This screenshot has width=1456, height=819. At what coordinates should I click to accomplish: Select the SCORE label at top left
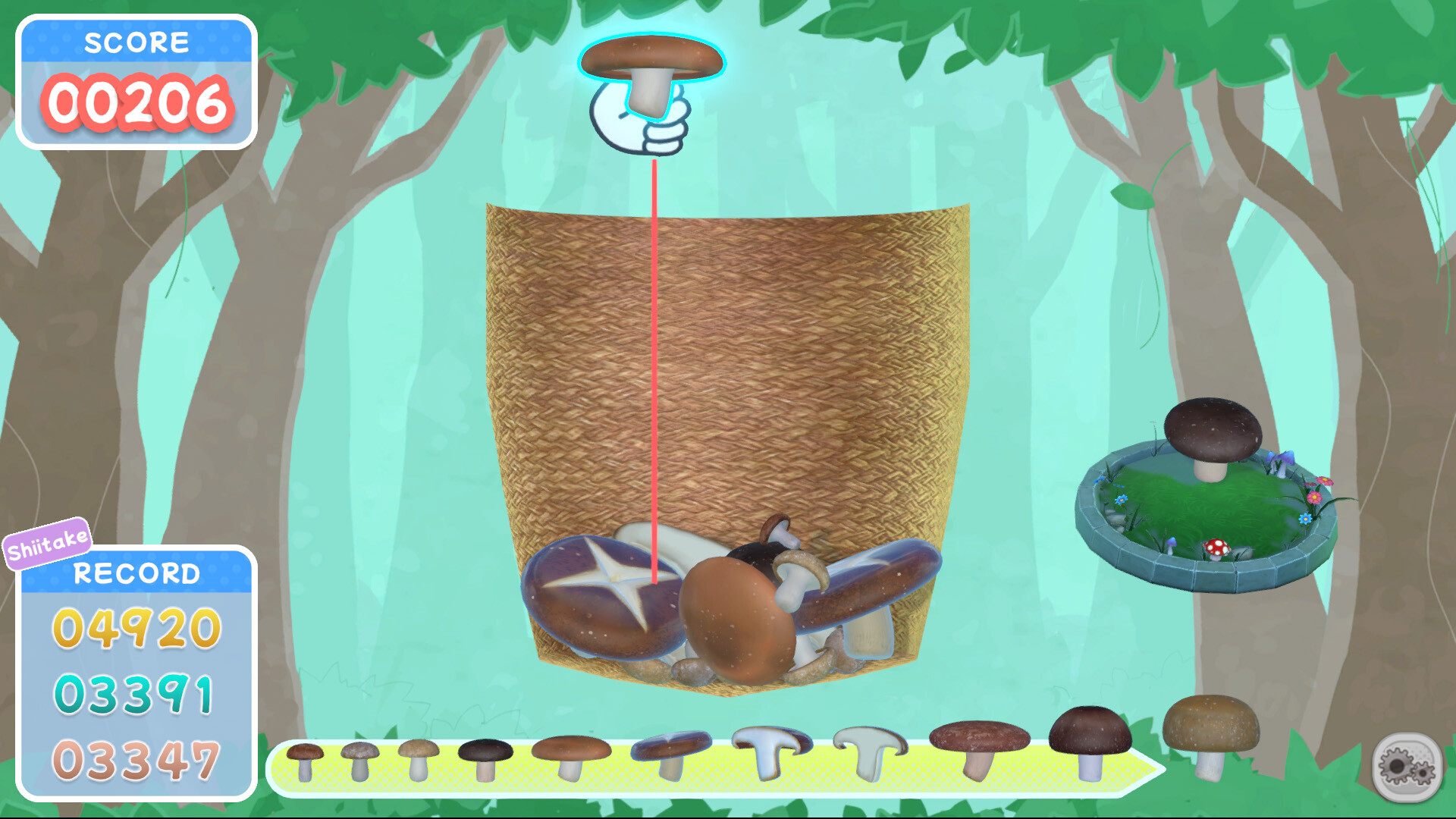[138, 42]
